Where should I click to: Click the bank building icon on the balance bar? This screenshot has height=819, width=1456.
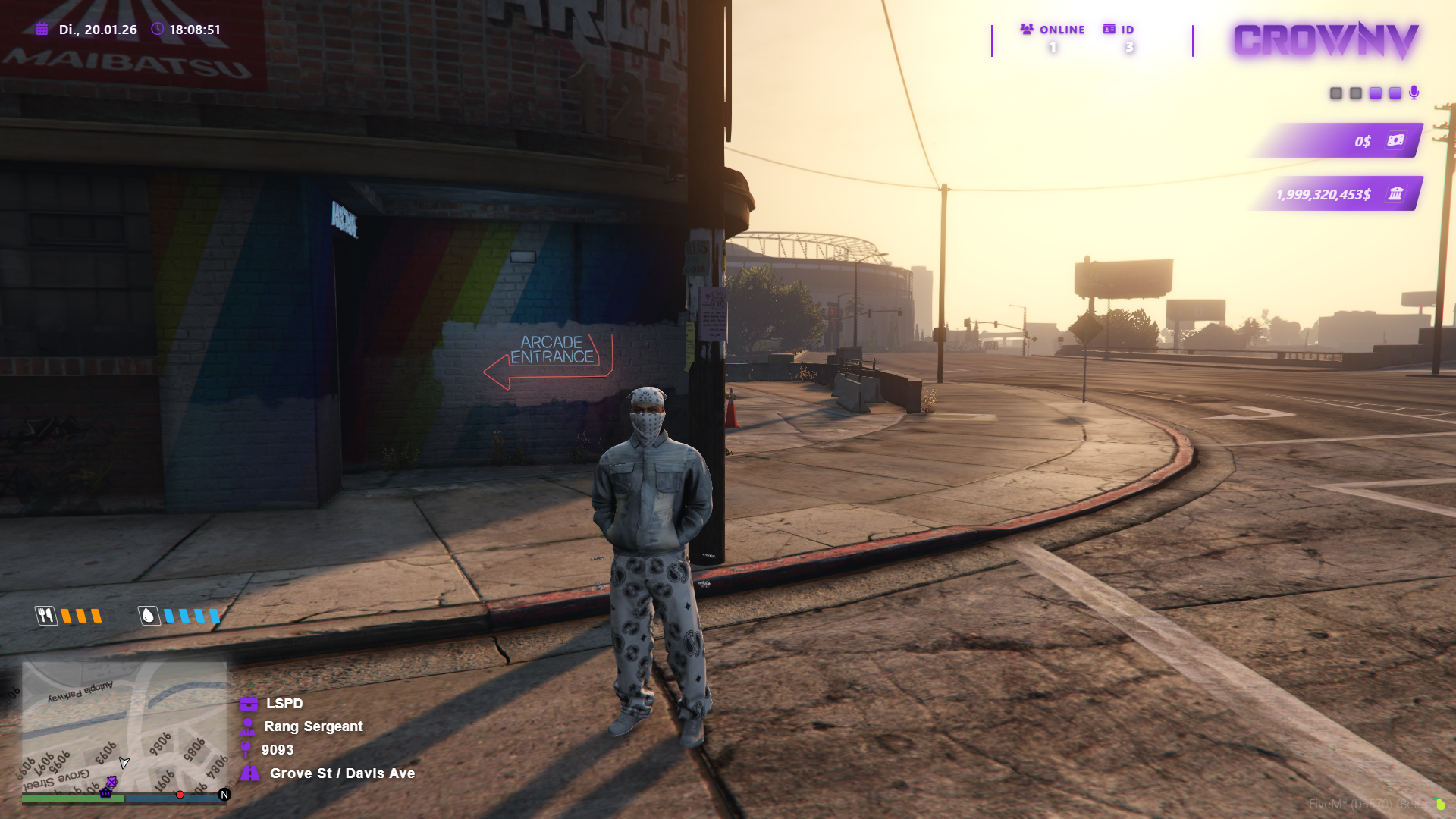(x=1398, y=194)
